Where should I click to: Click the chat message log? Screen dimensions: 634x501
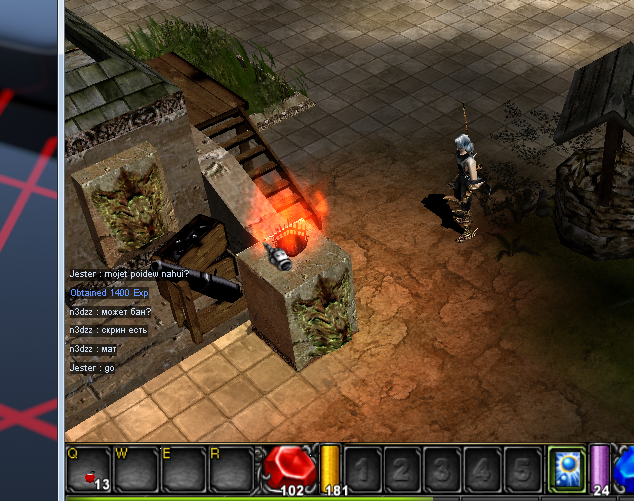click(130, 321)
